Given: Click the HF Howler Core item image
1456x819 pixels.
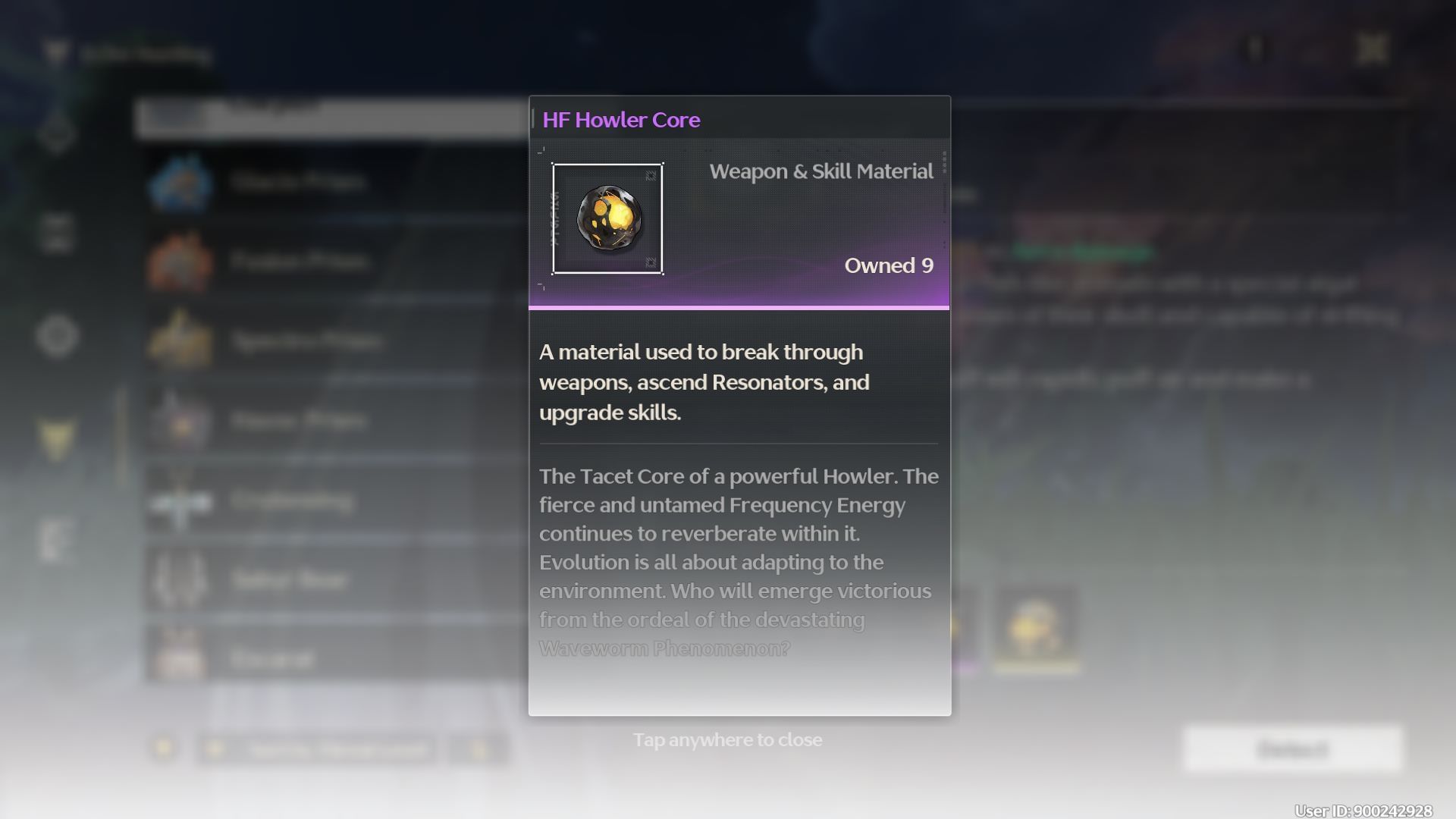Looking at the screenshot, I should click(607, 218).
